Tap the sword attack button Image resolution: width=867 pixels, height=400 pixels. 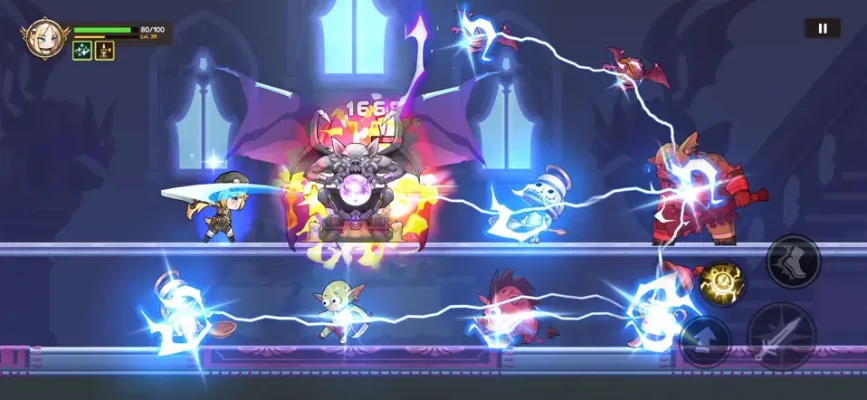781,336
